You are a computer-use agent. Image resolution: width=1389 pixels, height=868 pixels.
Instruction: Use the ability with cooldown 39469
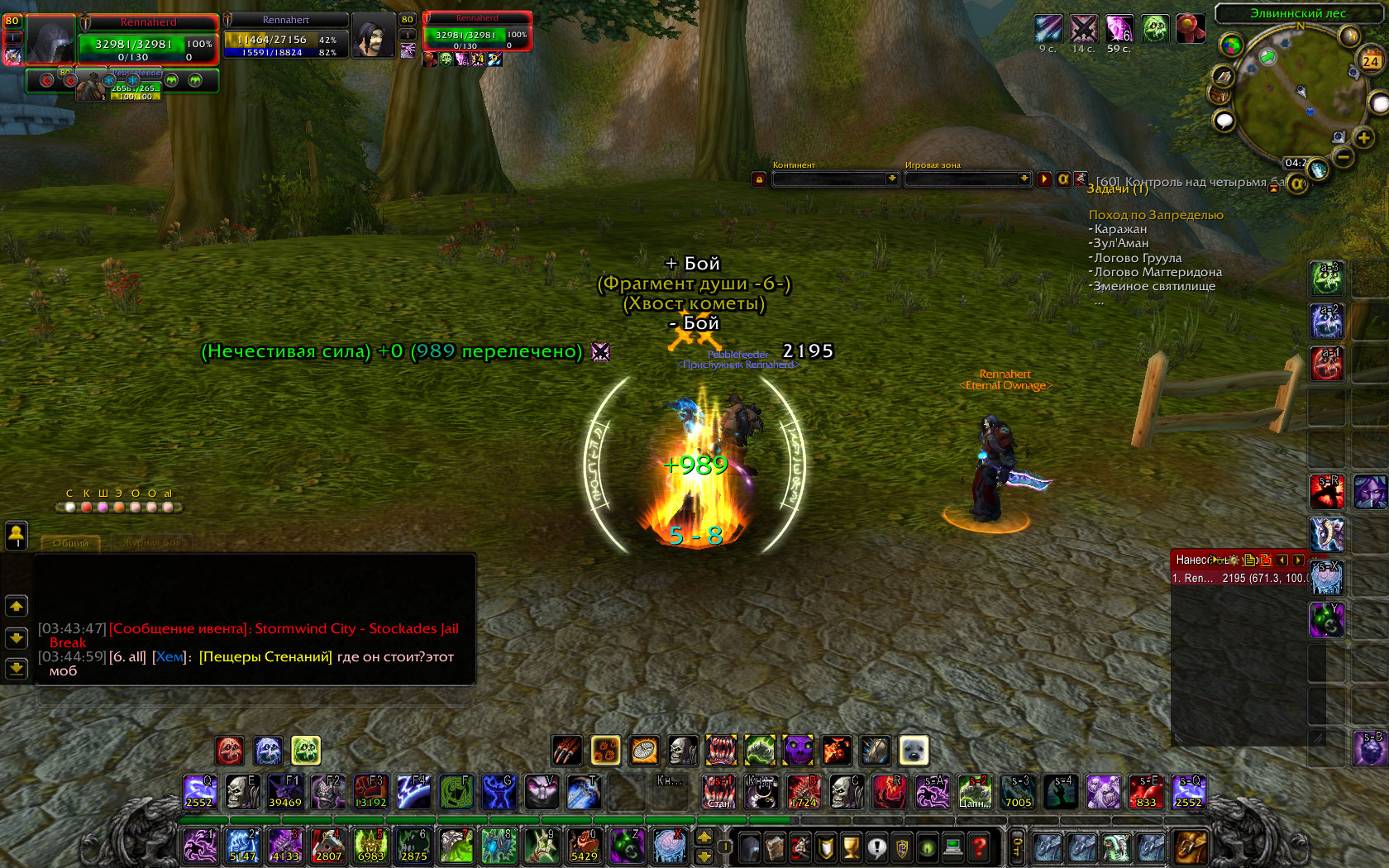(x=285, y=792)
